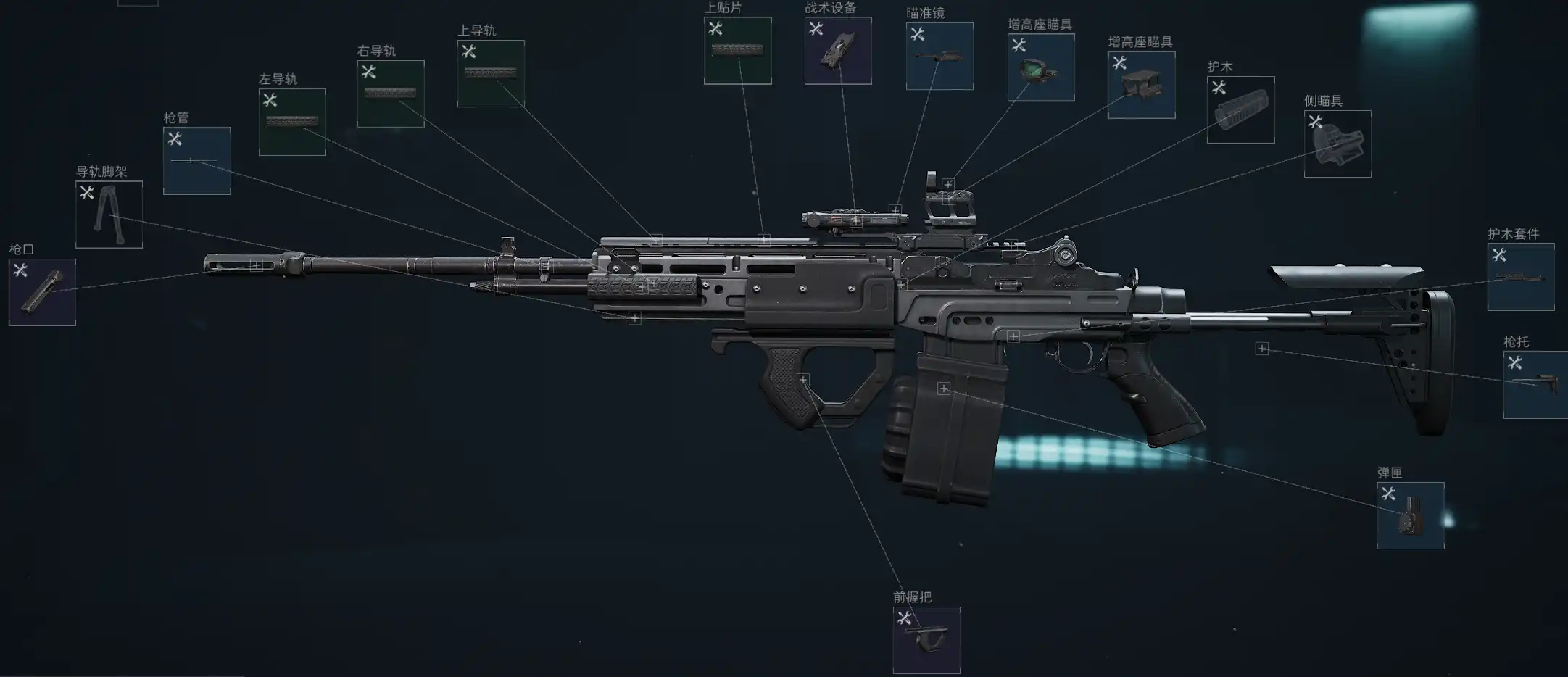1568x677 pixels.
Task: Select the green-lens 增高座瞄具 sight slot
Action: pyautogui.click(x=1041, y=67)
